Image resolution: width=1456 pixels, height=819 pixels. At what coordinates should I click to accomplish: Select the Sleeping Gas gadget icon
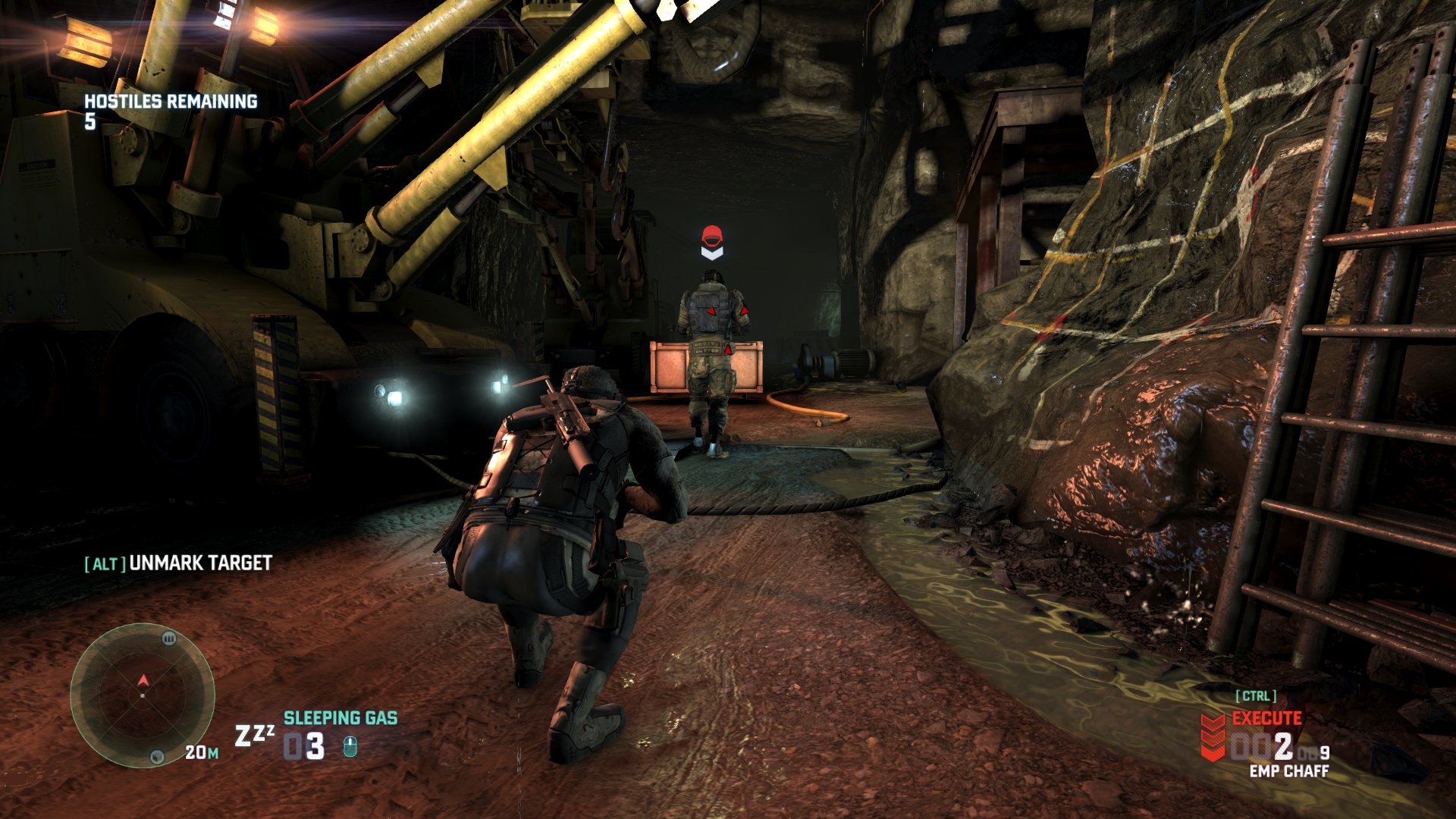point(253,735)
